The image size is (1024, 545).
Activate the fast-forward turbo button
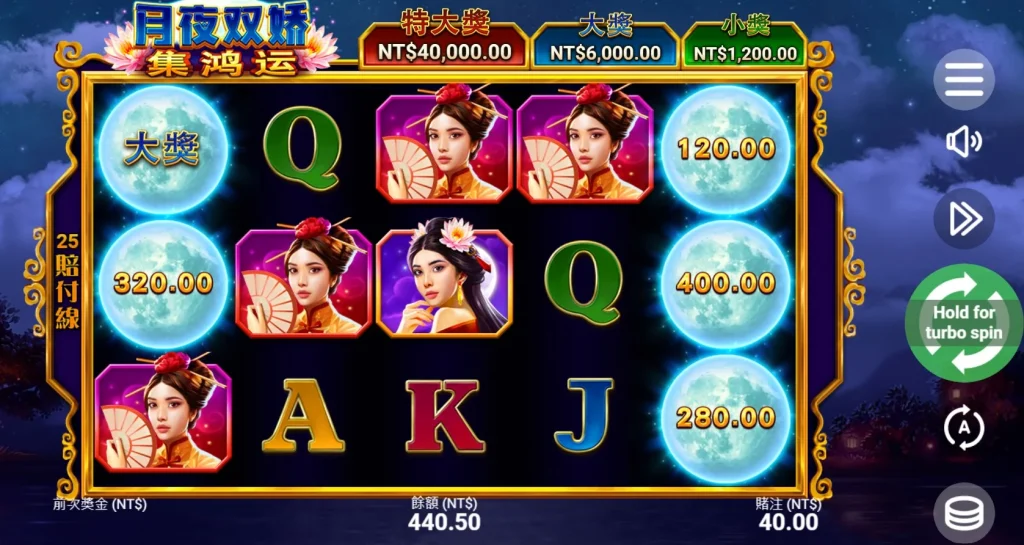tap(964, 219)
